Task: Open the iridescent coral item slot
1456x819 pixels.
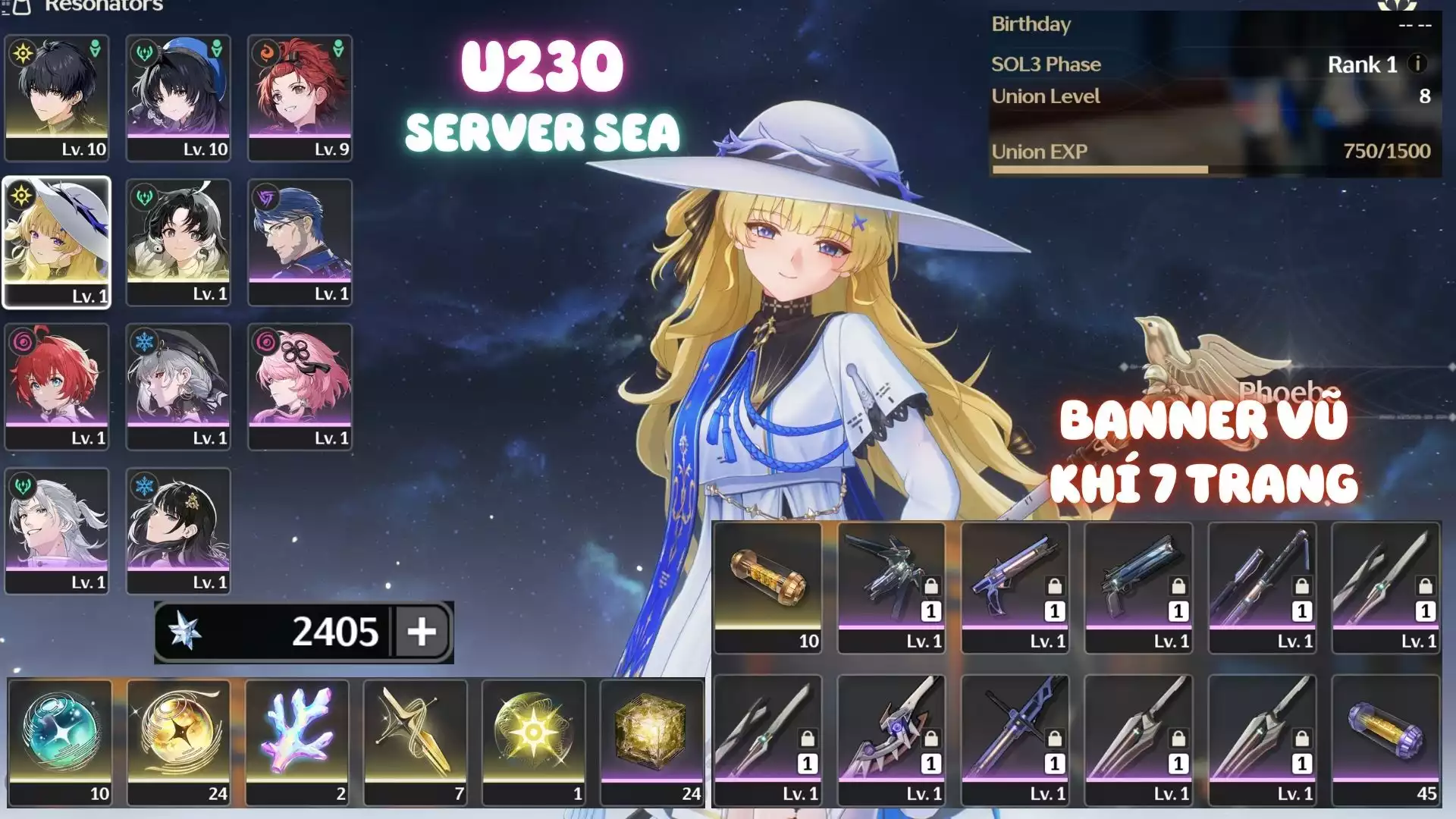Action: click(x=297, y=741)
